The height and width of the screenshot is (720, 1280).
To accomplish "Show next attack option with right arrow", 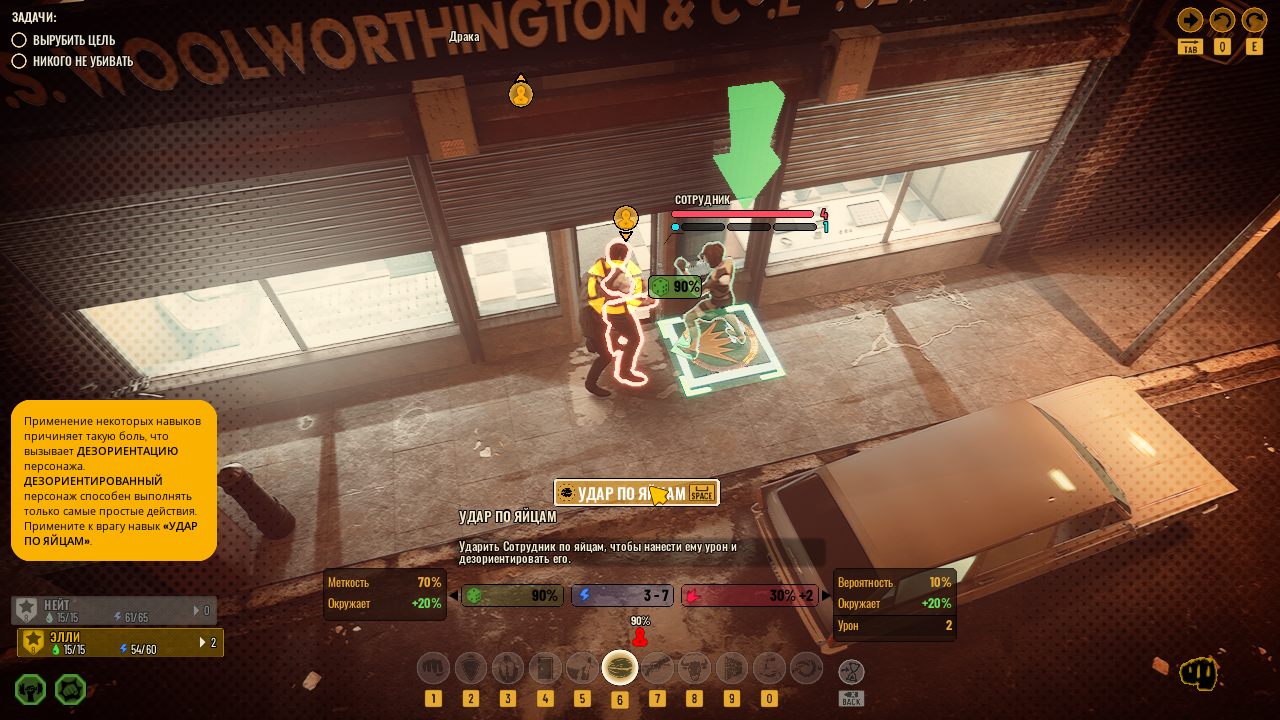I will tap(826, 596).
